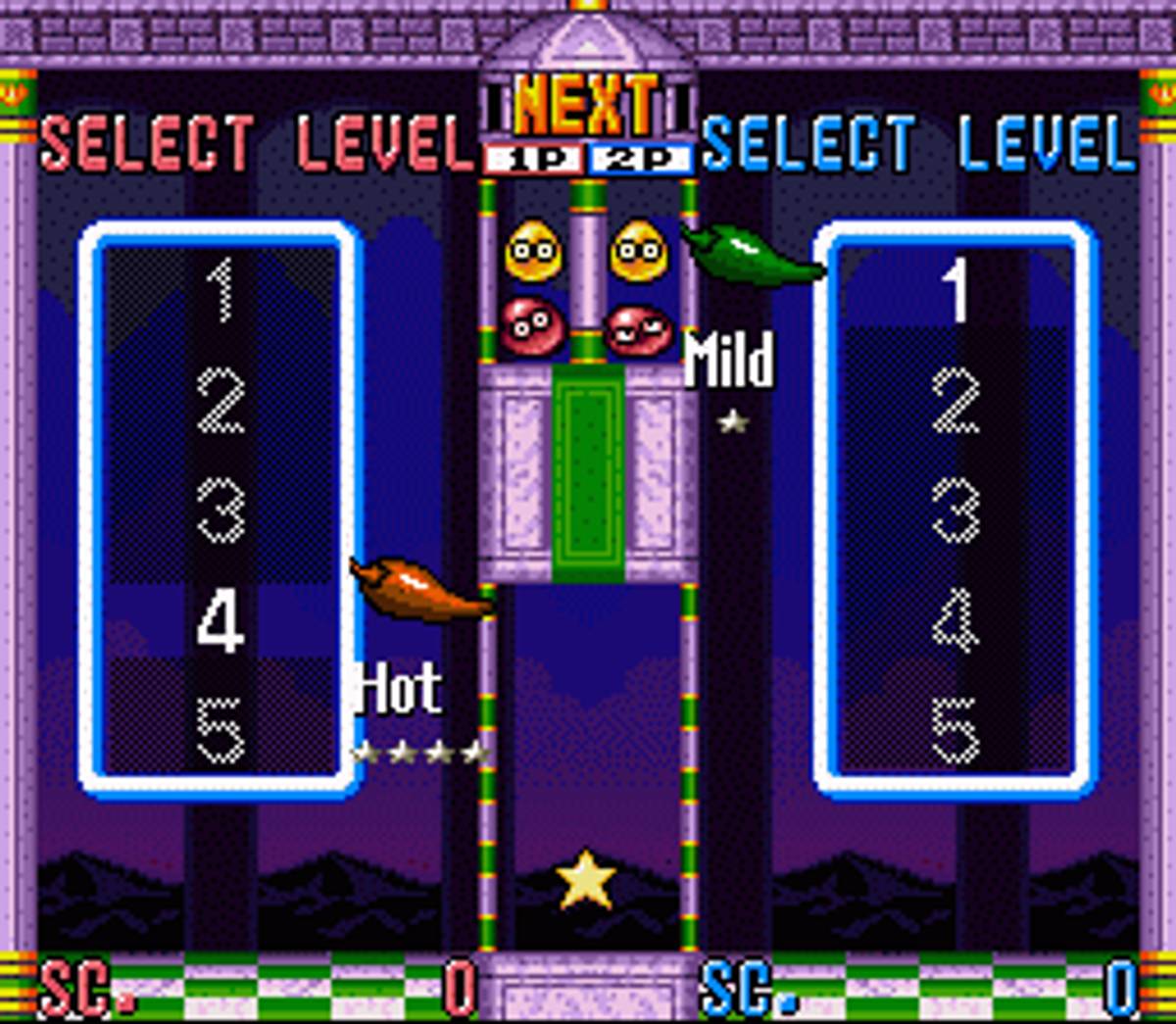Choose level 5 in the right level panel
The height and width of the screenshot is (1024, 1176).
pos(955,731)
